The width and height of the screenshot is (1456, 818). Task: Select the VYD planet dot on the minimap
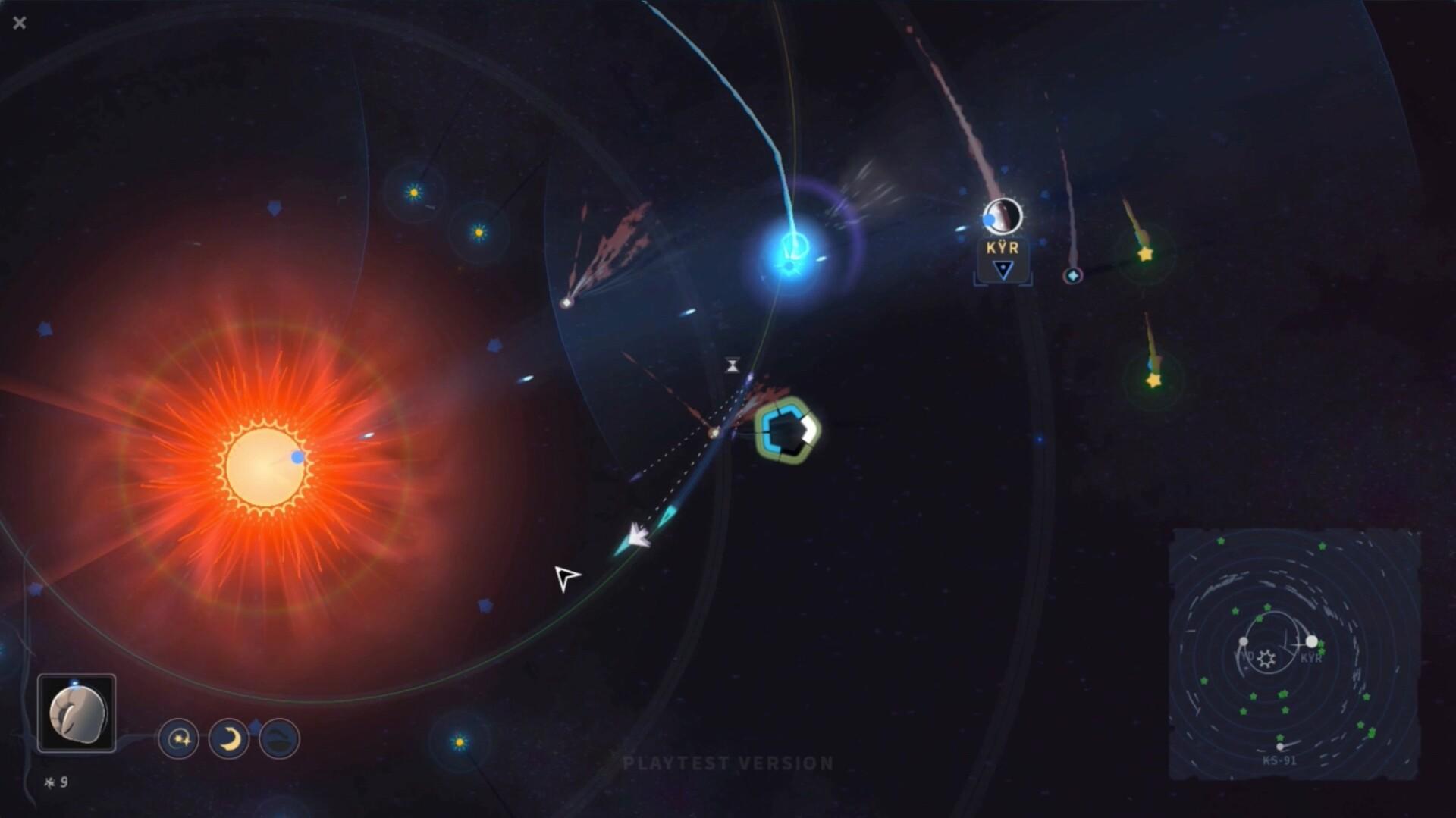point(1244,641)
